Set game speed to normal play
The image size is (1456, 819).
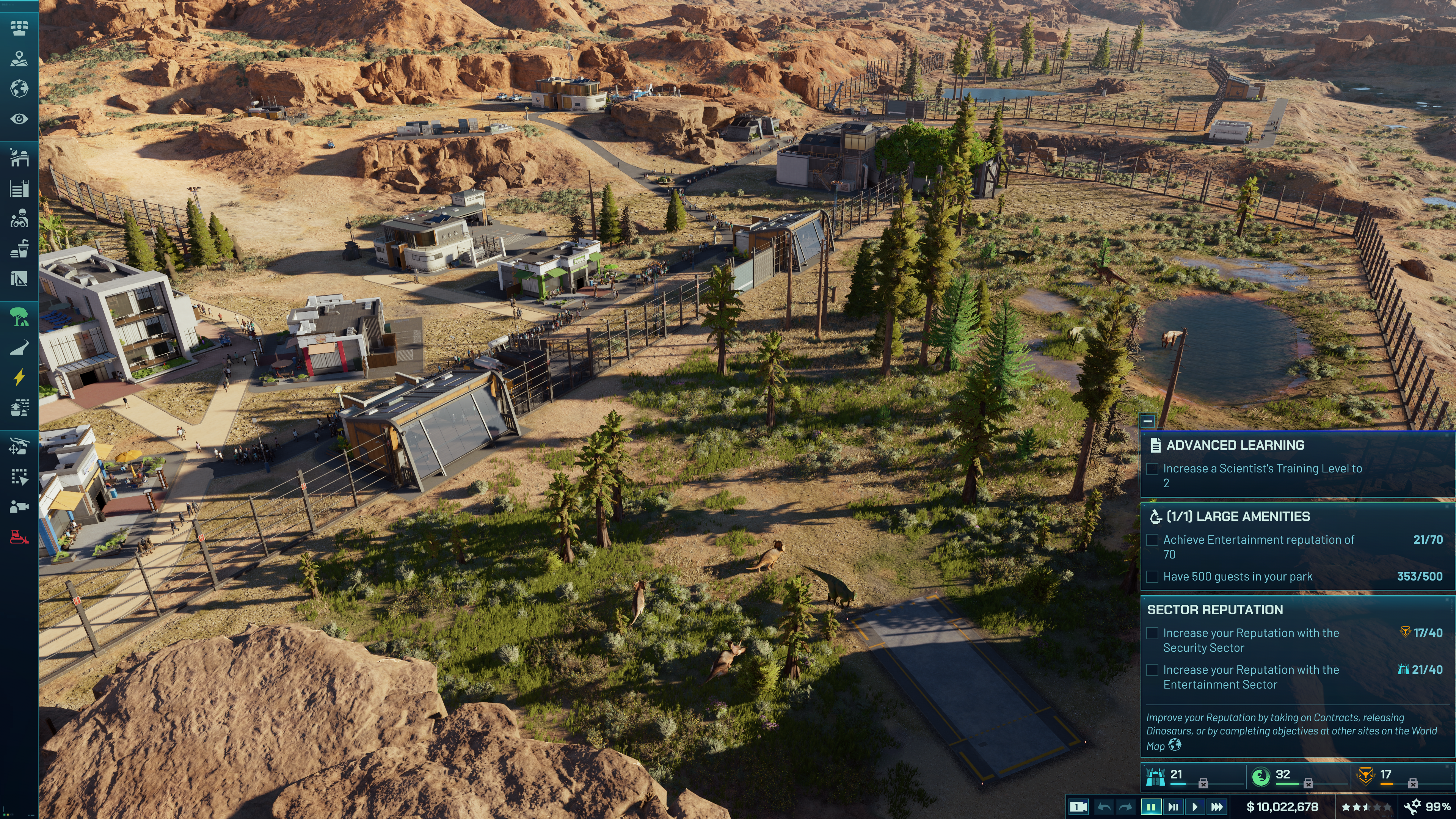(x=1195, y=806)
